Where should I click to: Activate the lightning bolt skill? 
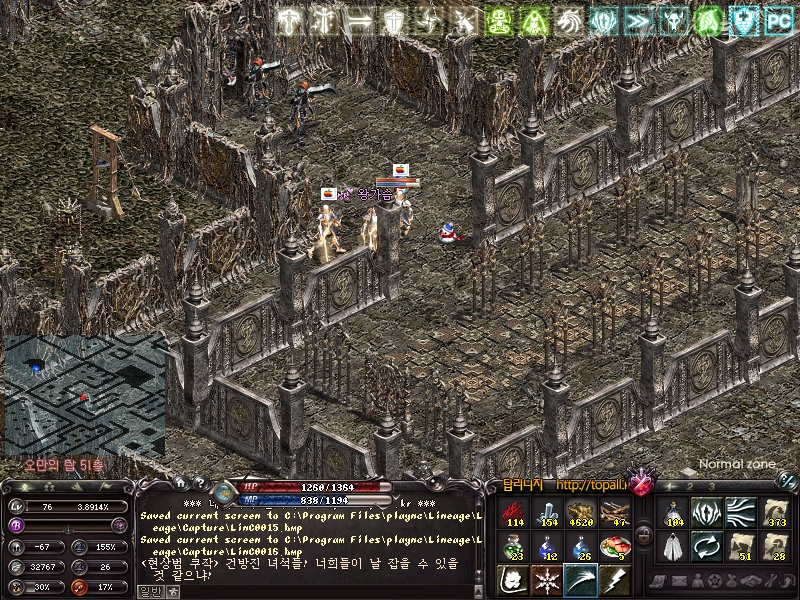614,581
